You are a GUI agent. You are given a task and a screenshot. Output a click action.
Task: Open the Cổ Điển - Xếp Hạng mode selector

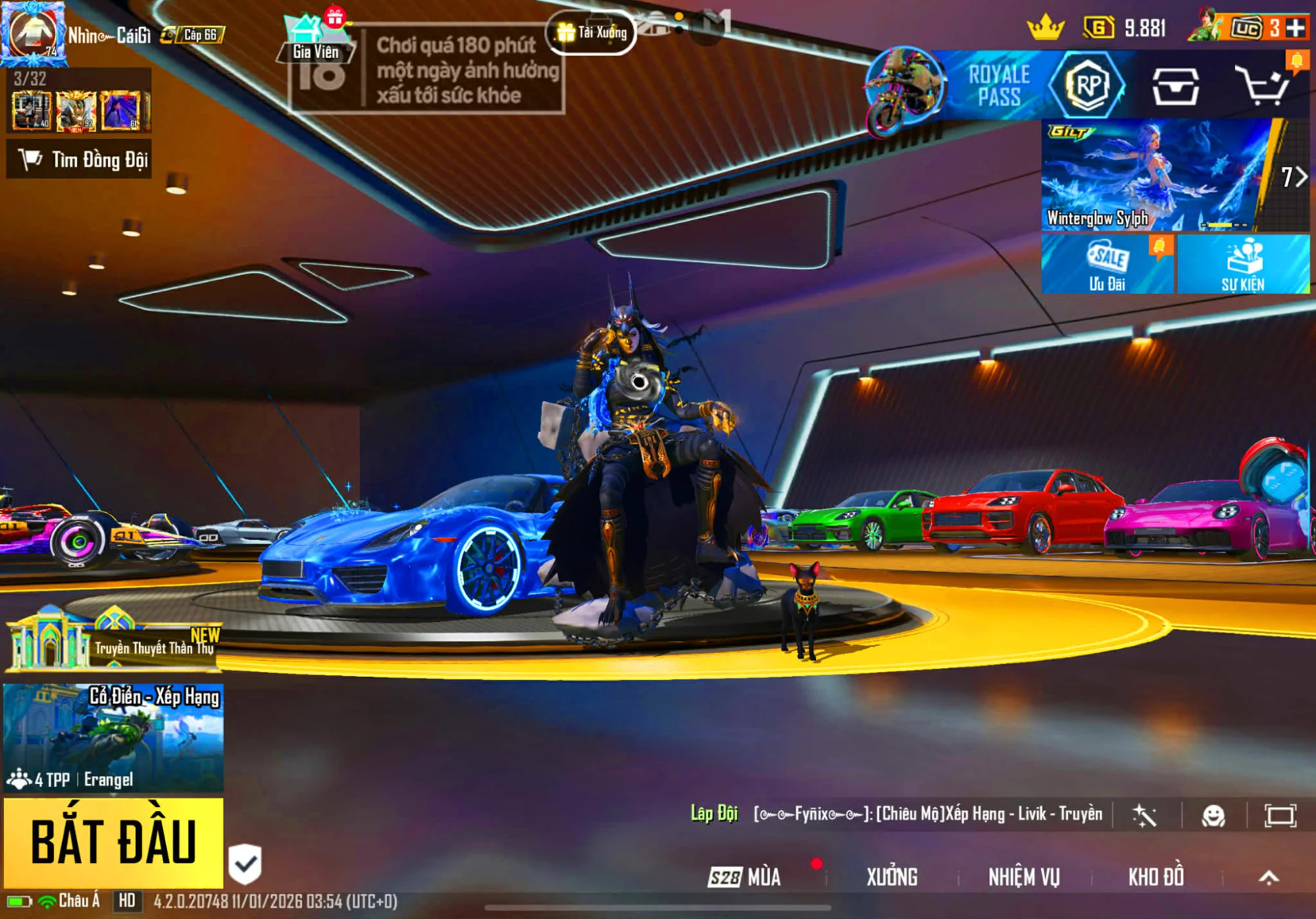click(113, 737)
